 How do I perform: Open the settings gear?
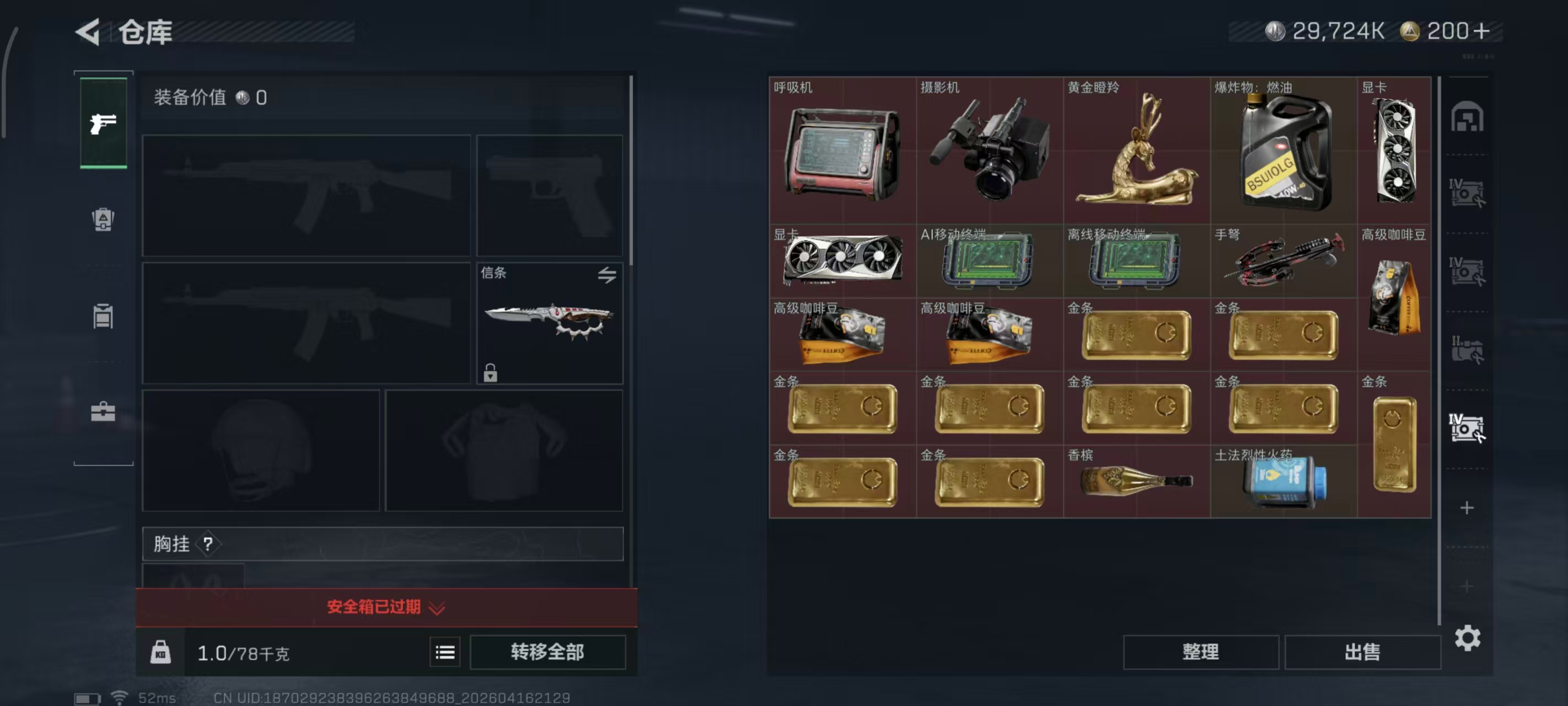[1469, 639]
